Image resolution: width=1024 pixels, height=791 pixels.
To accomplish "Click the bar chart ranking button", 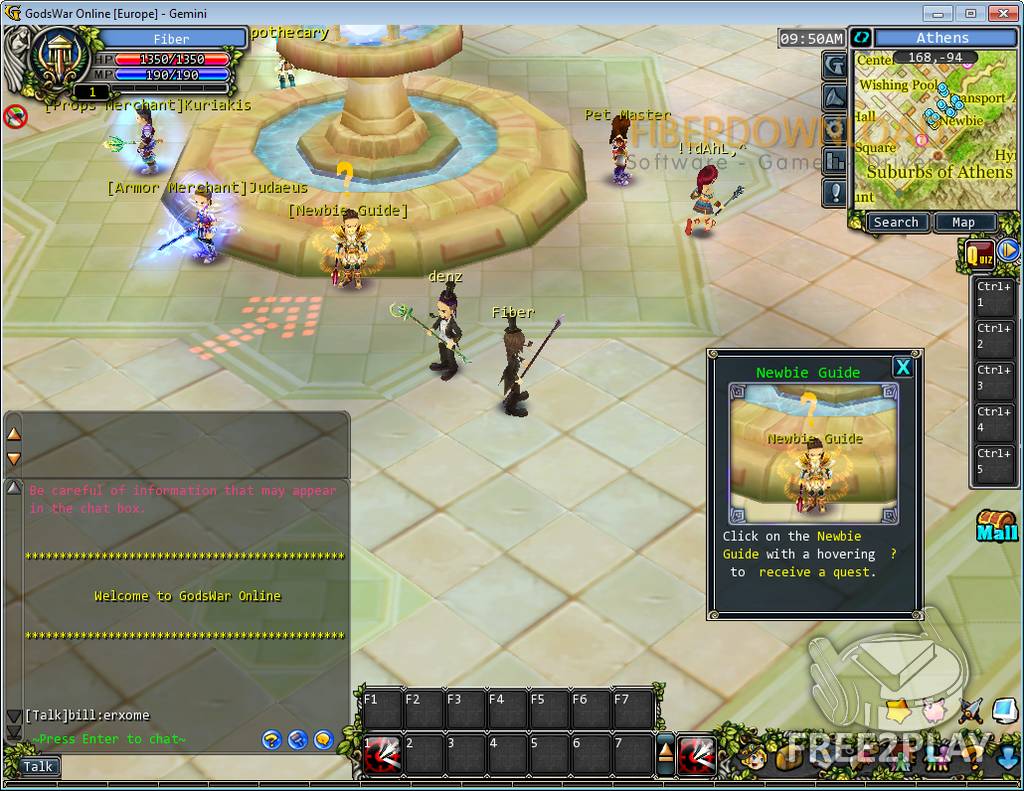I will 836,160.
